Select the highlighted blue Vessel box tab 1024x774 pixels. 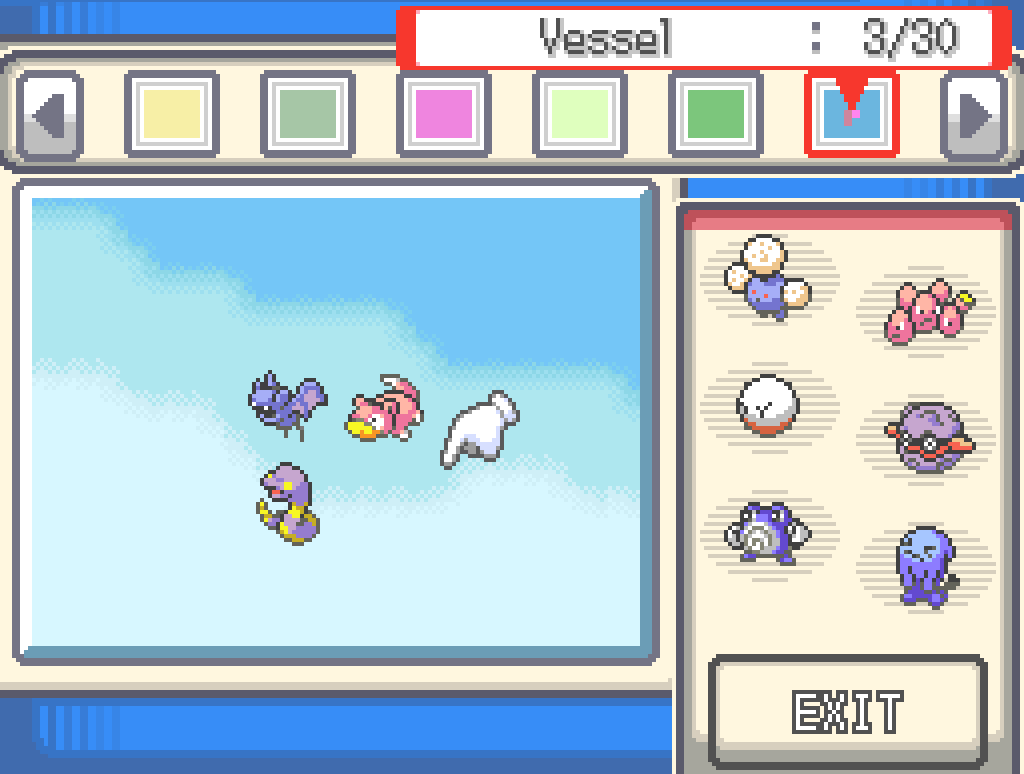[851, 114]
